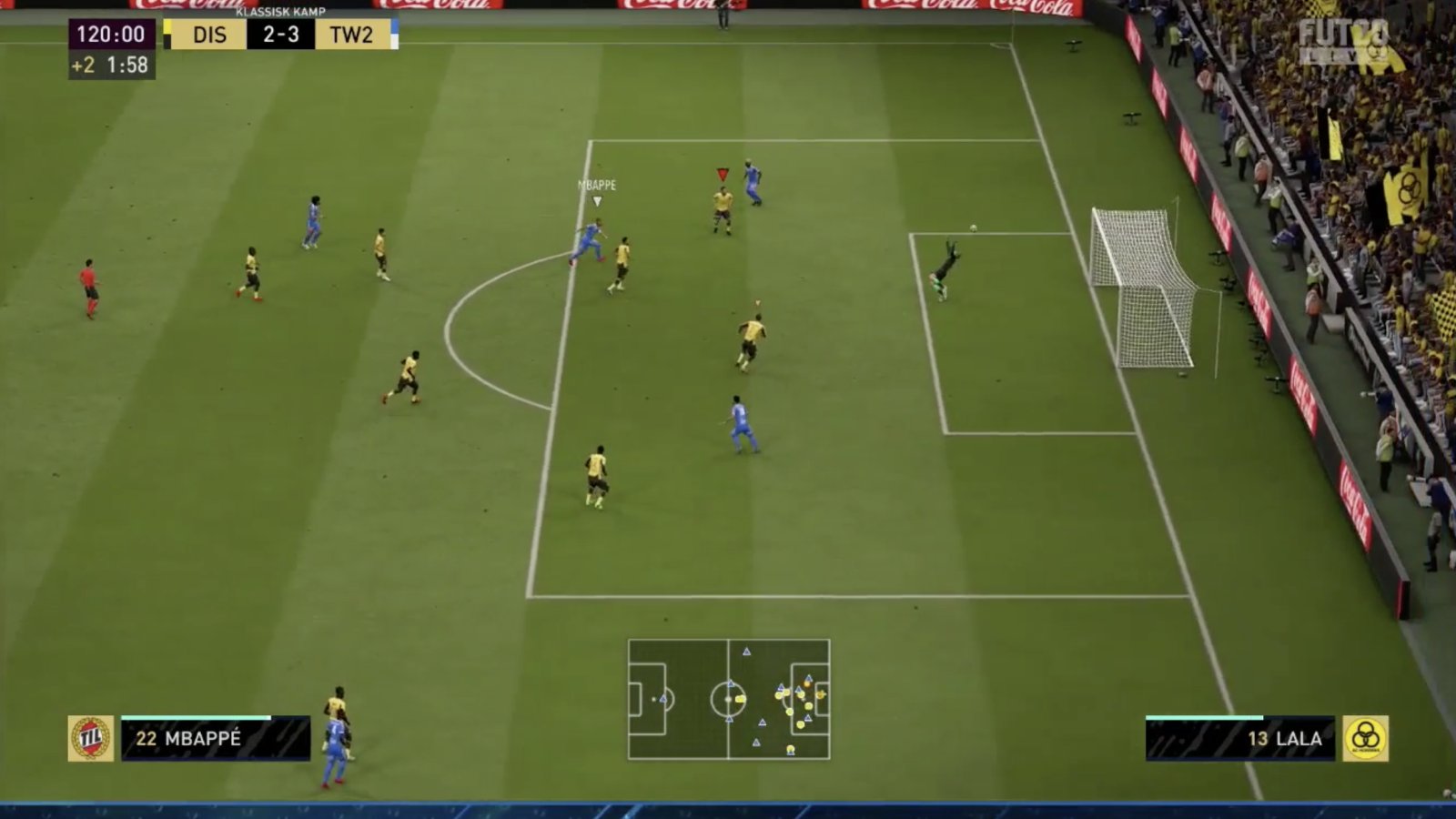Screen dimensions: 1456x819
Task: Click the pitch radar minimap
Action: (x=728, y=699)
